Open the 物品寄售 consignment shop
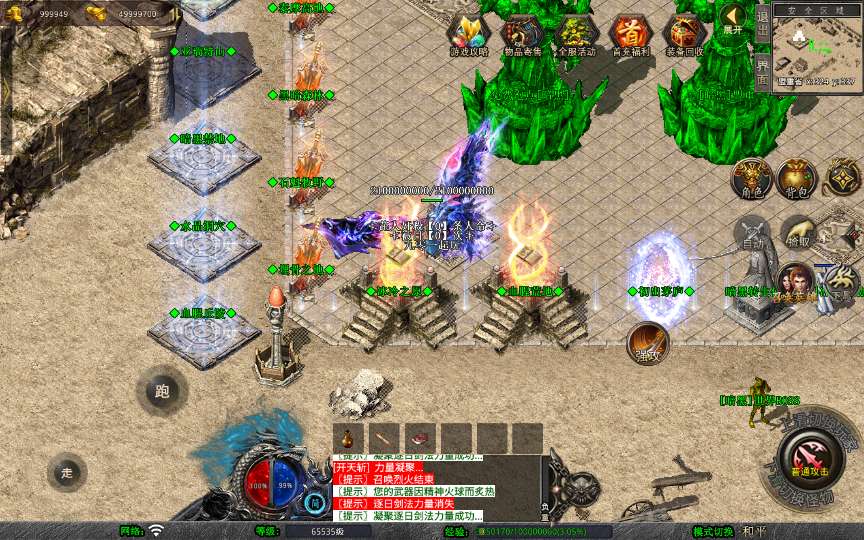Screen dimensions: 864x540 (521, 35)
